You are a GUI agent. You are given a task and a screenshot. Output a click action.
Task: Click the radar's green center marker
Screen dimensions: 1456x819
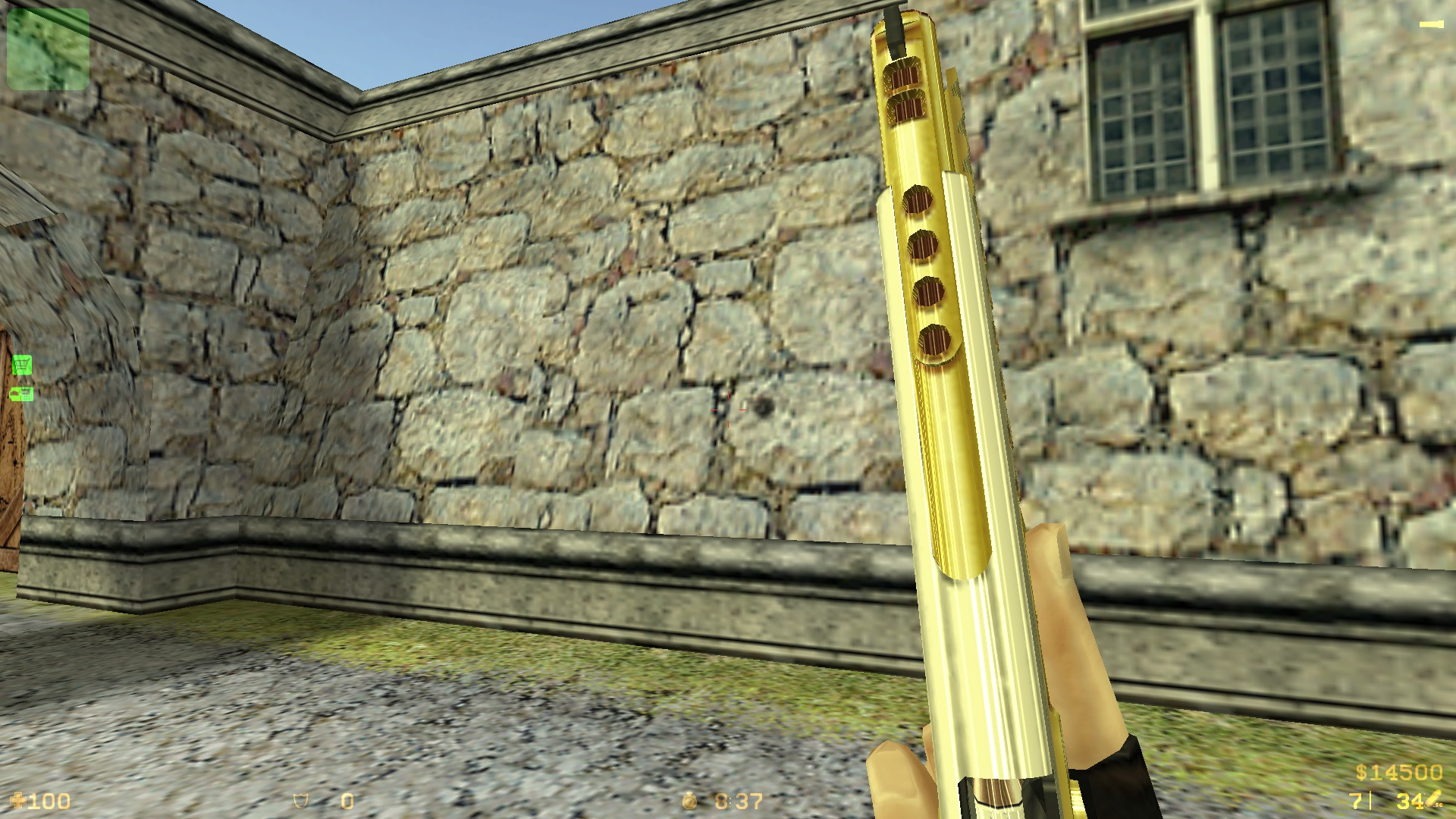[48, 49]
